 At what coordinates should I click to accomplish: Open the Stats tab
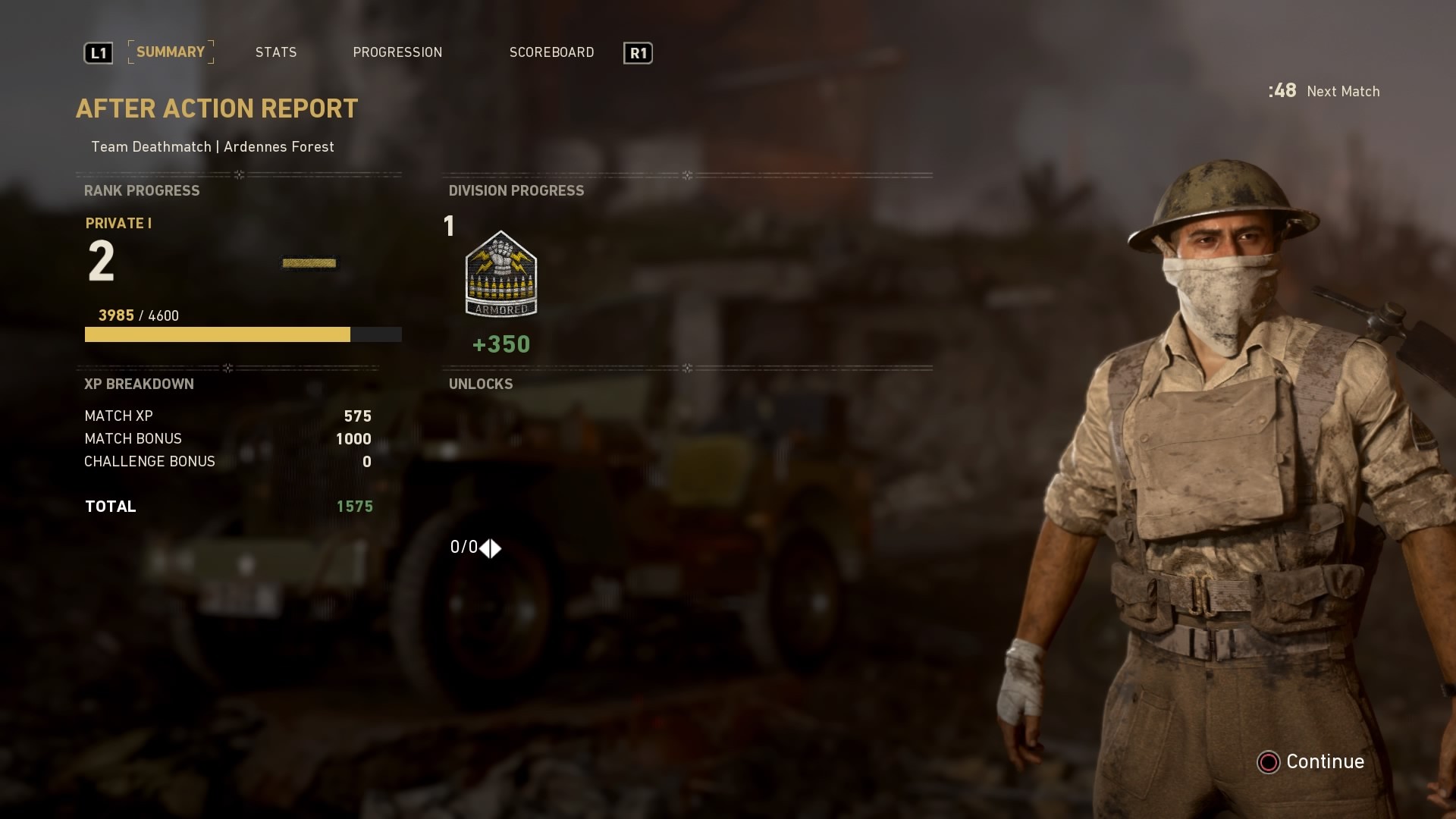(x=276, y=52)
